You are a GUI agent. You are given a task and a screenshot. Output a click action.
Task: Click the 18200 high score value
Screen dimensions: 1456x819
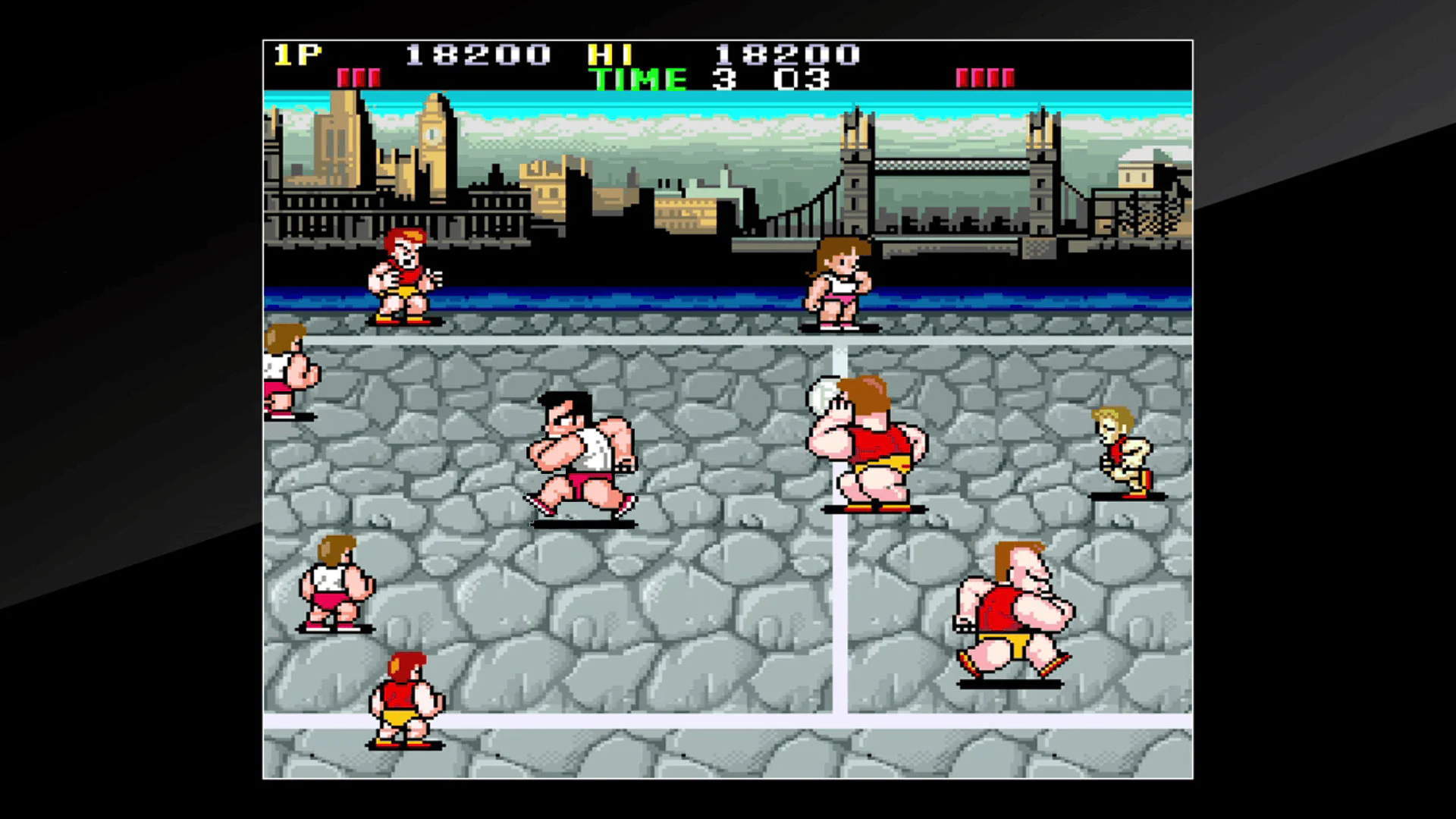tap(789, 55)
